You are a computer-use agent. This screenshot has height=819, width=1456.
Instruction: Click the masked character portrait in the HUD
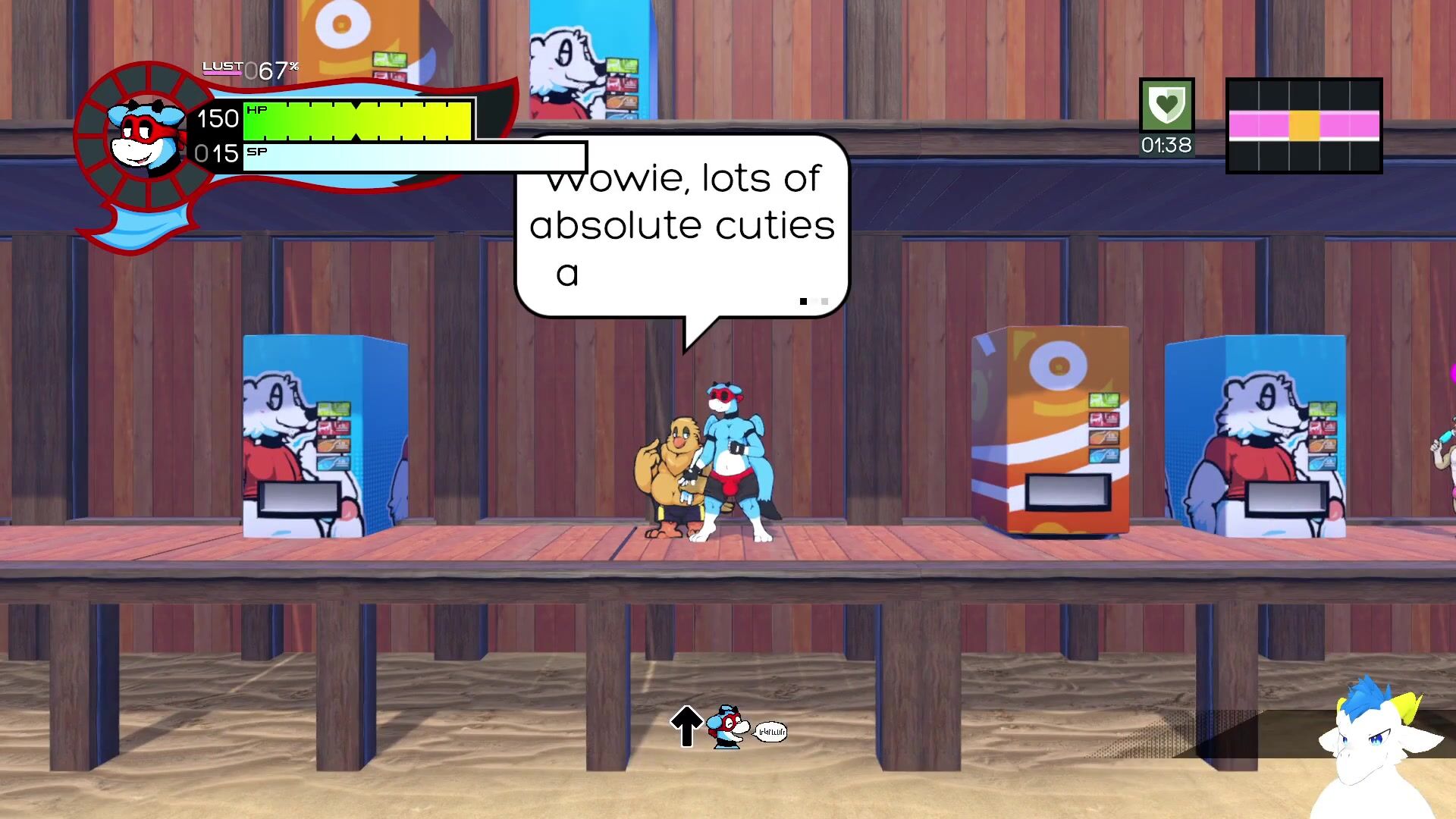coord(146,136)
